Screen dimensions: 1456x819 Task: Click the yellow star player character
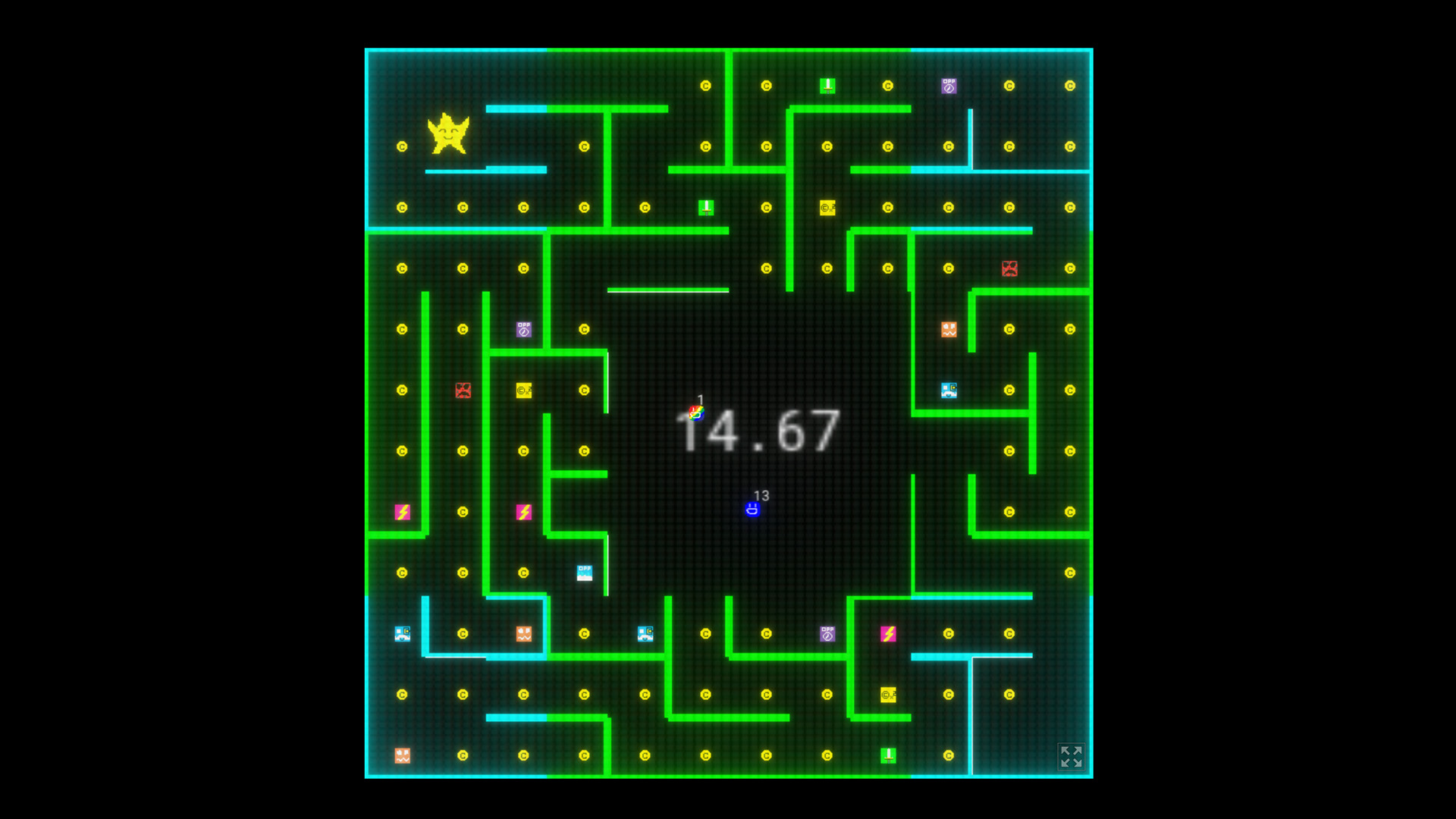(450, 133)
